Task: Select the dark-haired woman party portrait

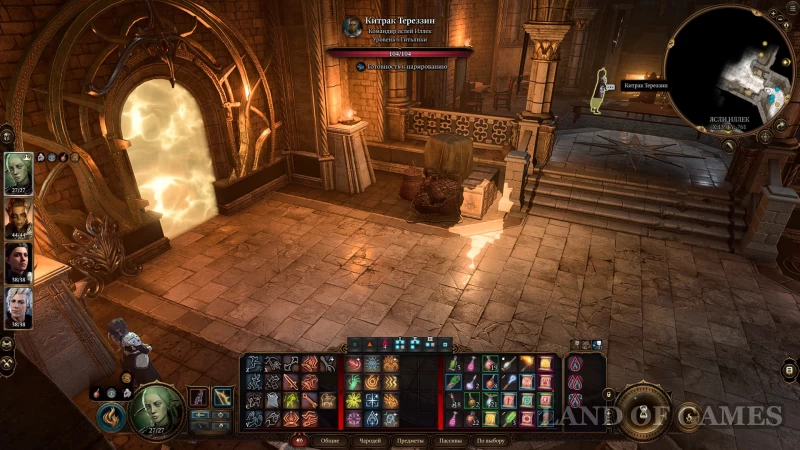Action: (x=17, y=262)
